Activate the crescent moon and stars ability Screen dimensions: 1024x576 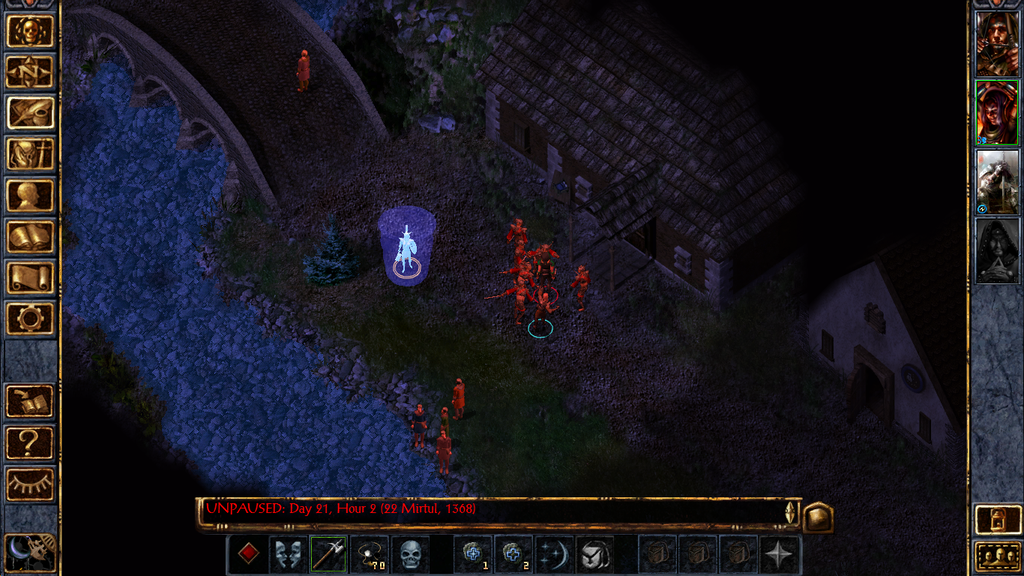554,554
